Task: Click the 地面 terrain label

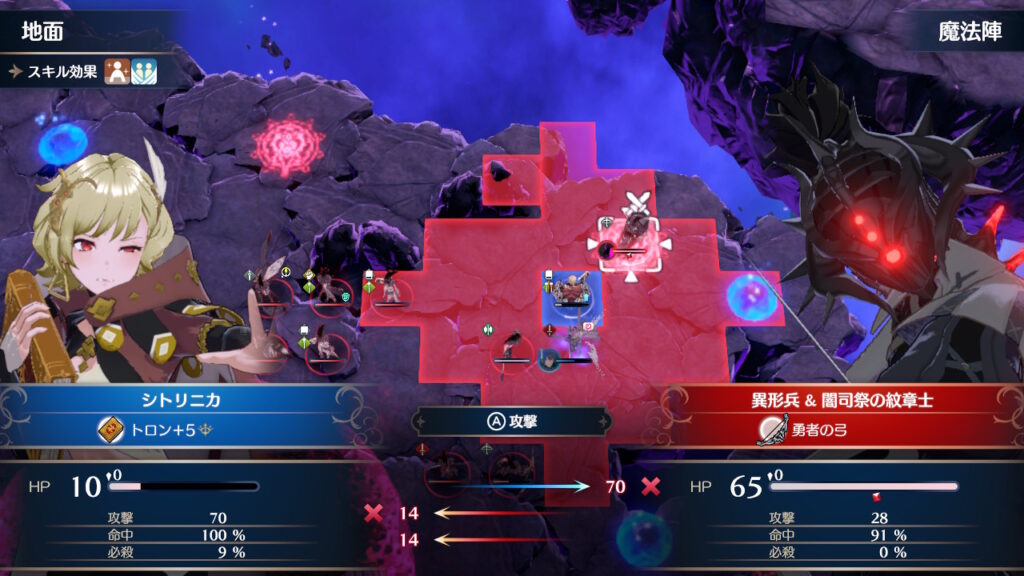Action: pos(43,31)
